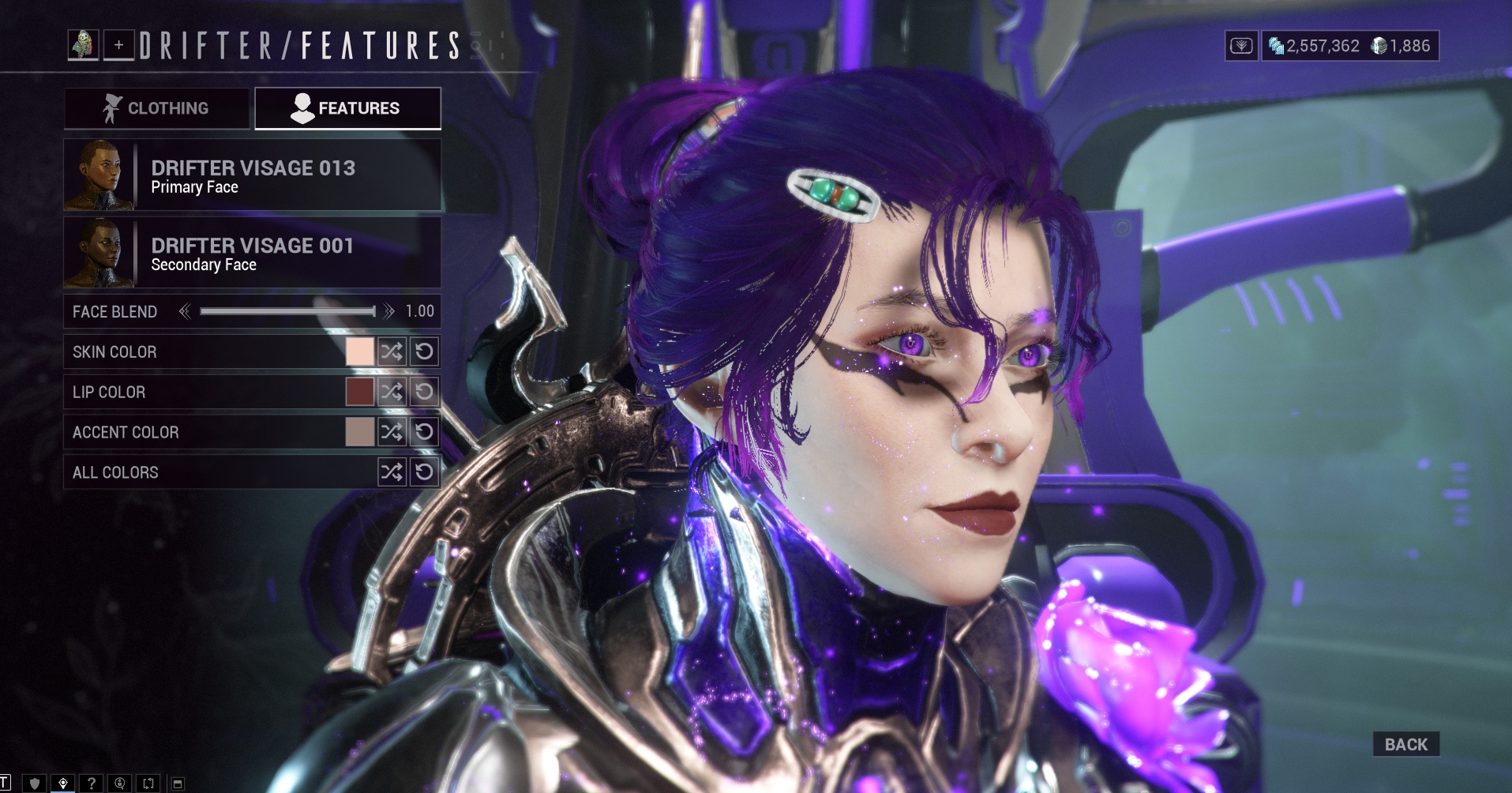Adjust the Face Blend slider
This screenshot has width=1512, height=793.
coord(287,312)
